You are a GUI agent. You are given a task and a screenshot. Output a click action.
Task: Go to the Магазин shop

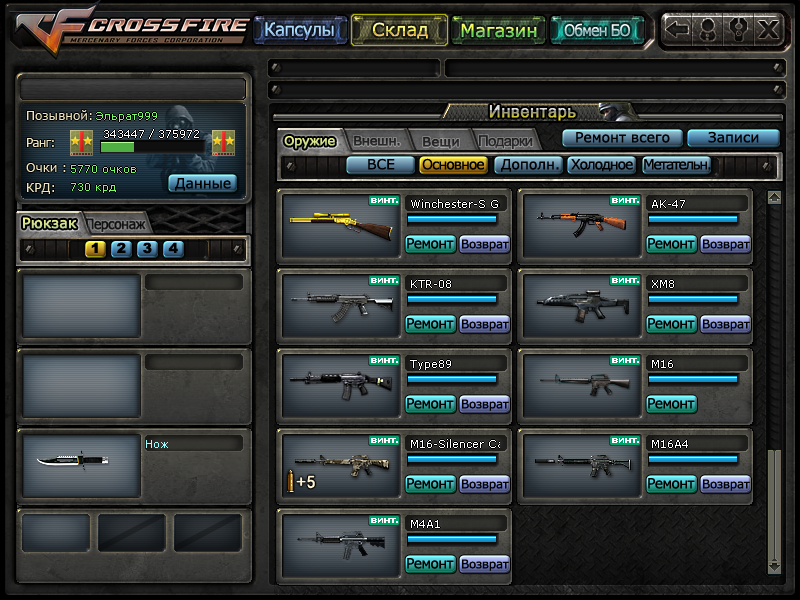pyautogui.click(x=500, y=30)
